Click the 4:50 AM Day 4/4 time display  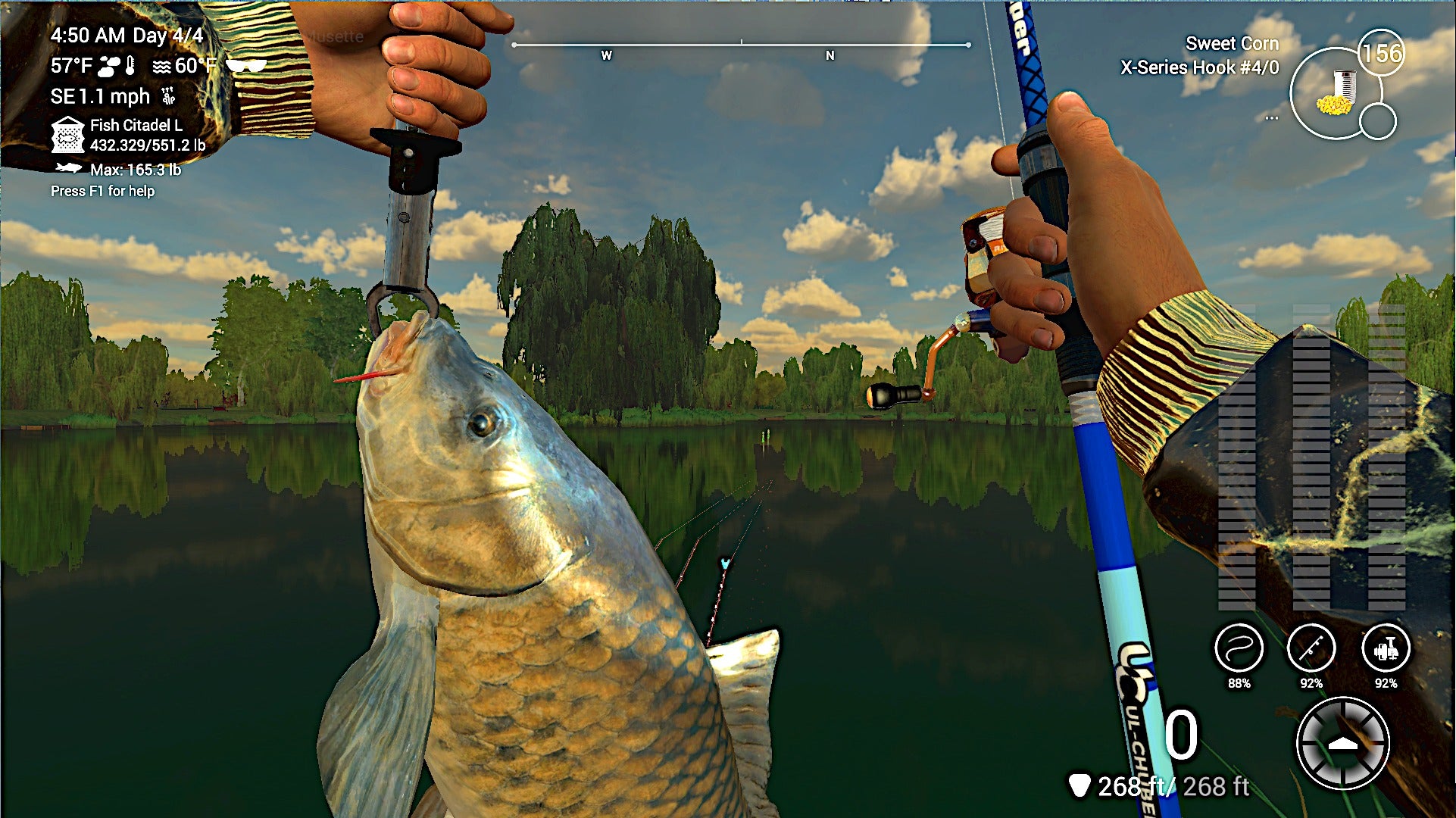click(127, 36)
